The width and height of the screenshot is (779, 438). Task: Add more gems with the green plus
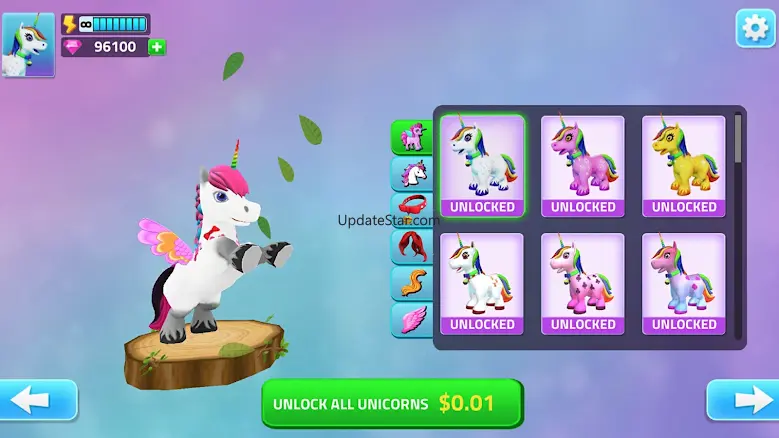(x=157, y=47)
